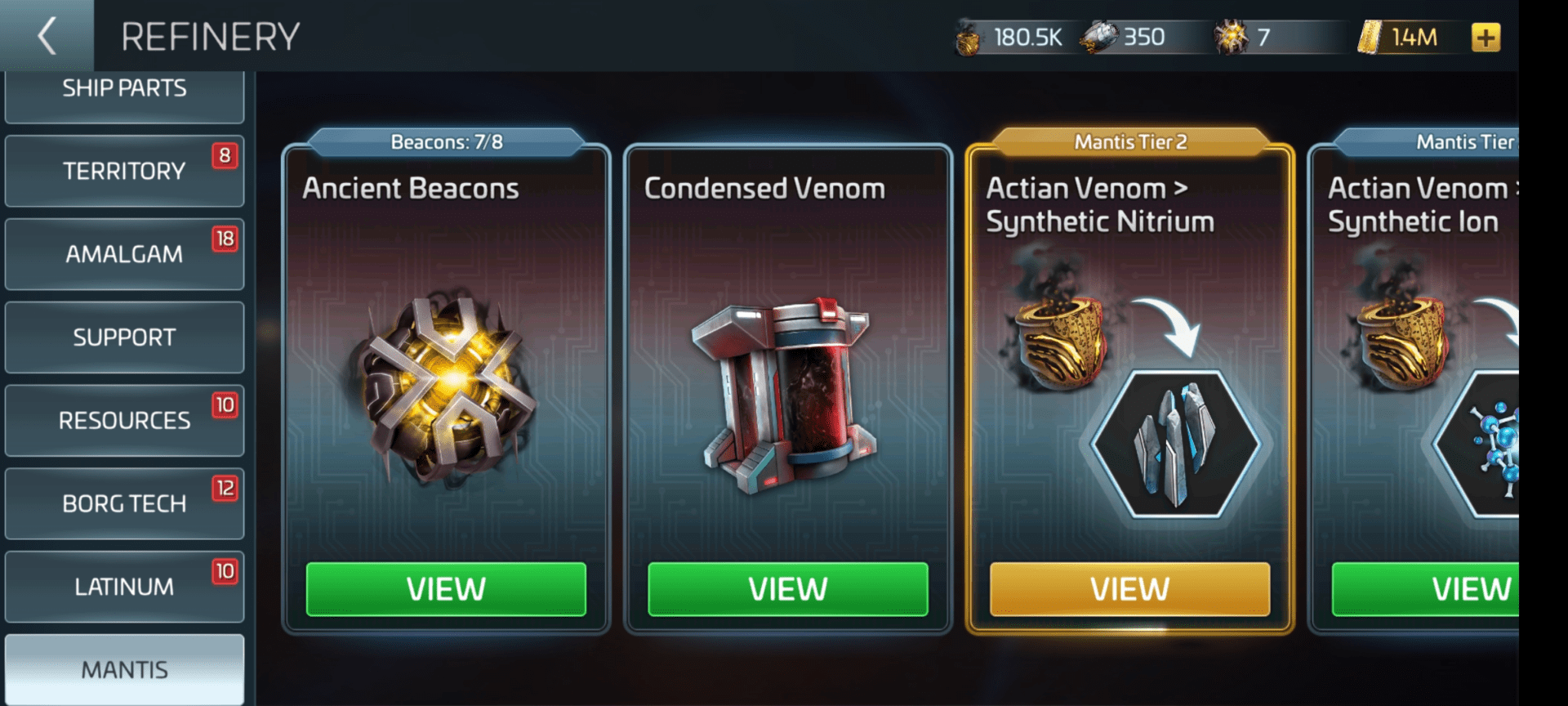Select the Amalgam category

(x=124, y=254)
